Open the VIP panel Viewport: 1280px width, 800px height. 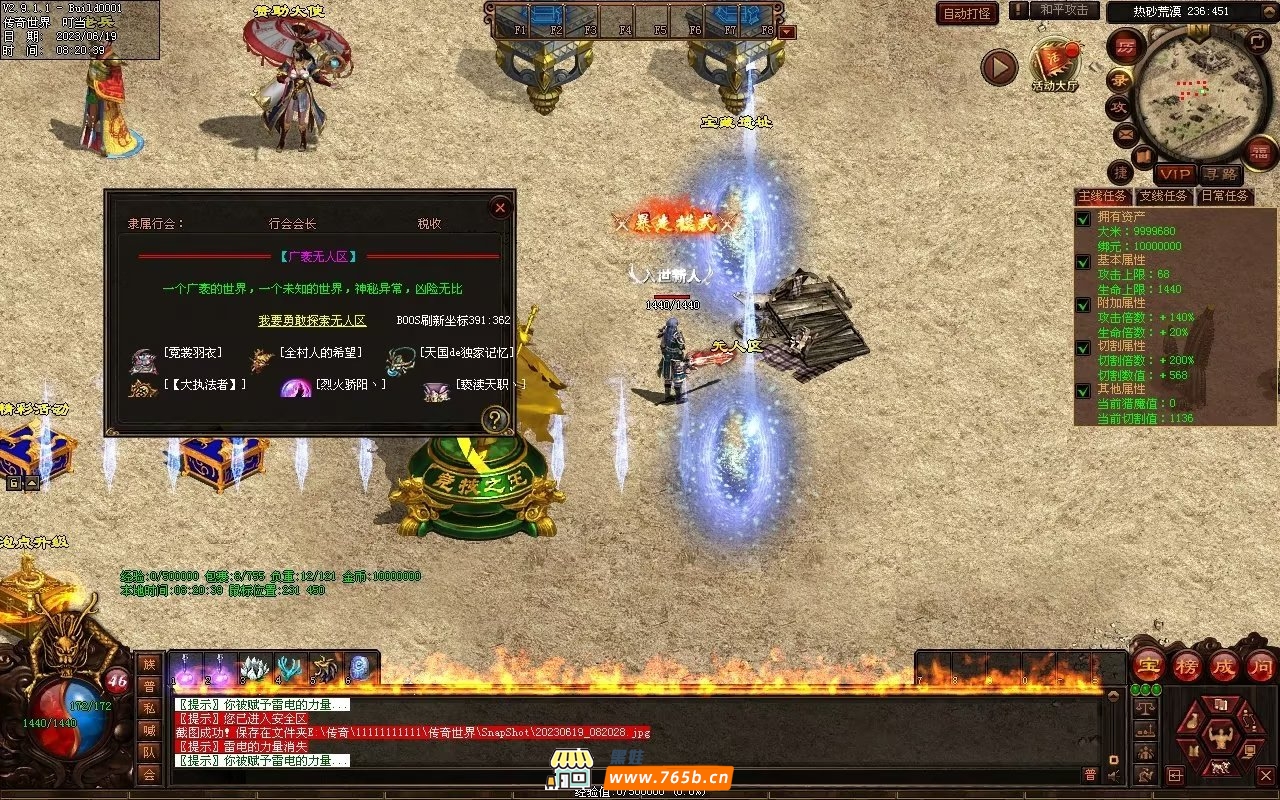pyautogui.click(x=1175, y=174)
